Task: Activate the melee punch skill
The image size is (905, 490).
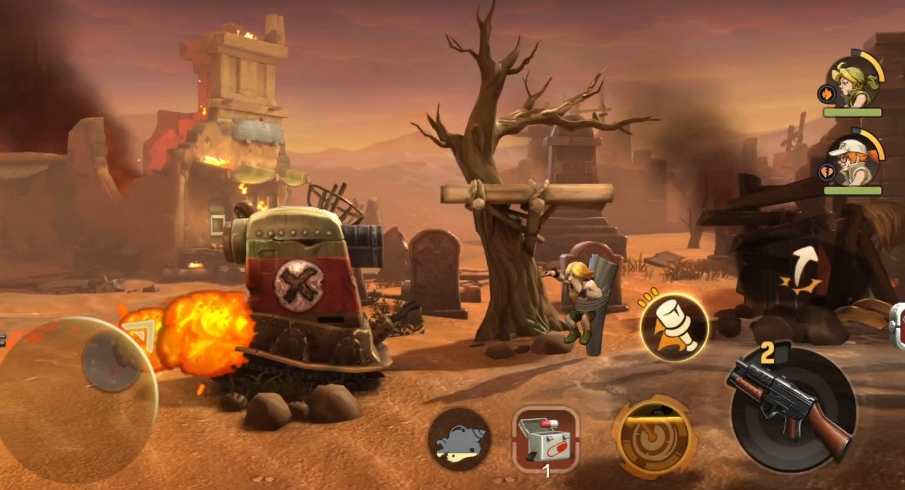Action: click(x=674, y=327)
